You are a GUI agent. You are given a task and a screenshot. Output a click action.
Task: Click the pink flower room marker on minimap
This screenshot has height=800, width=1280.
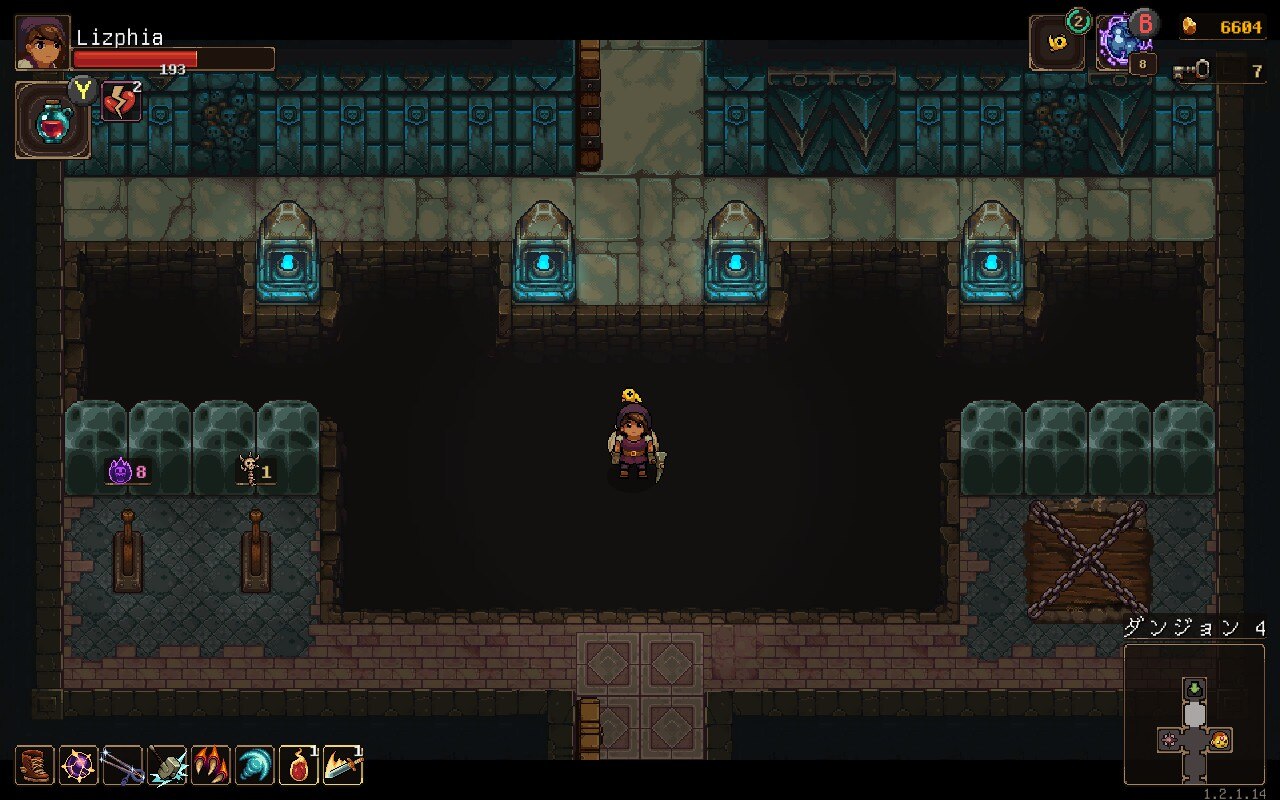(1168, 741)
